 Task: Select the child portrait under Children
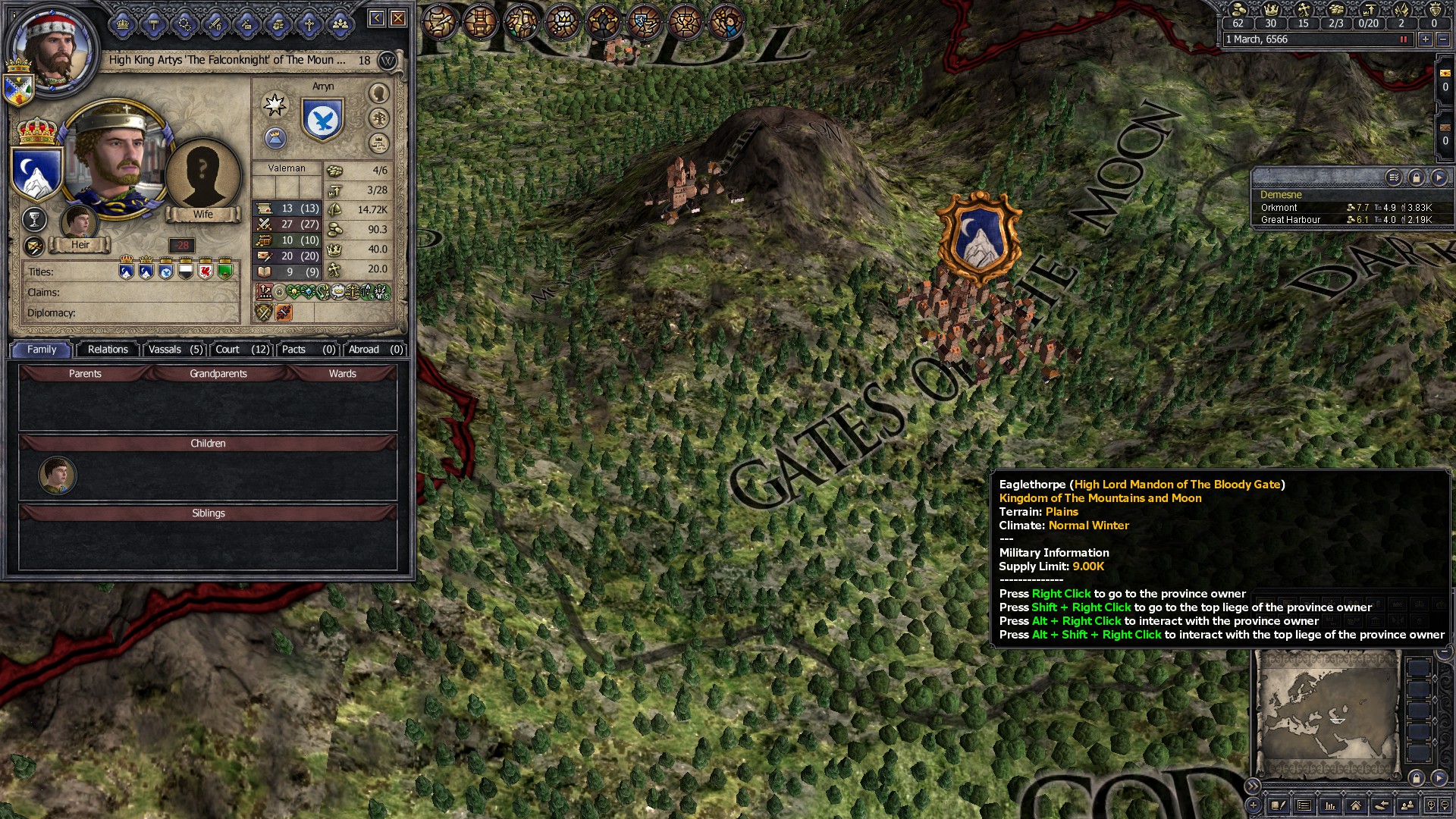coord(57,475)
